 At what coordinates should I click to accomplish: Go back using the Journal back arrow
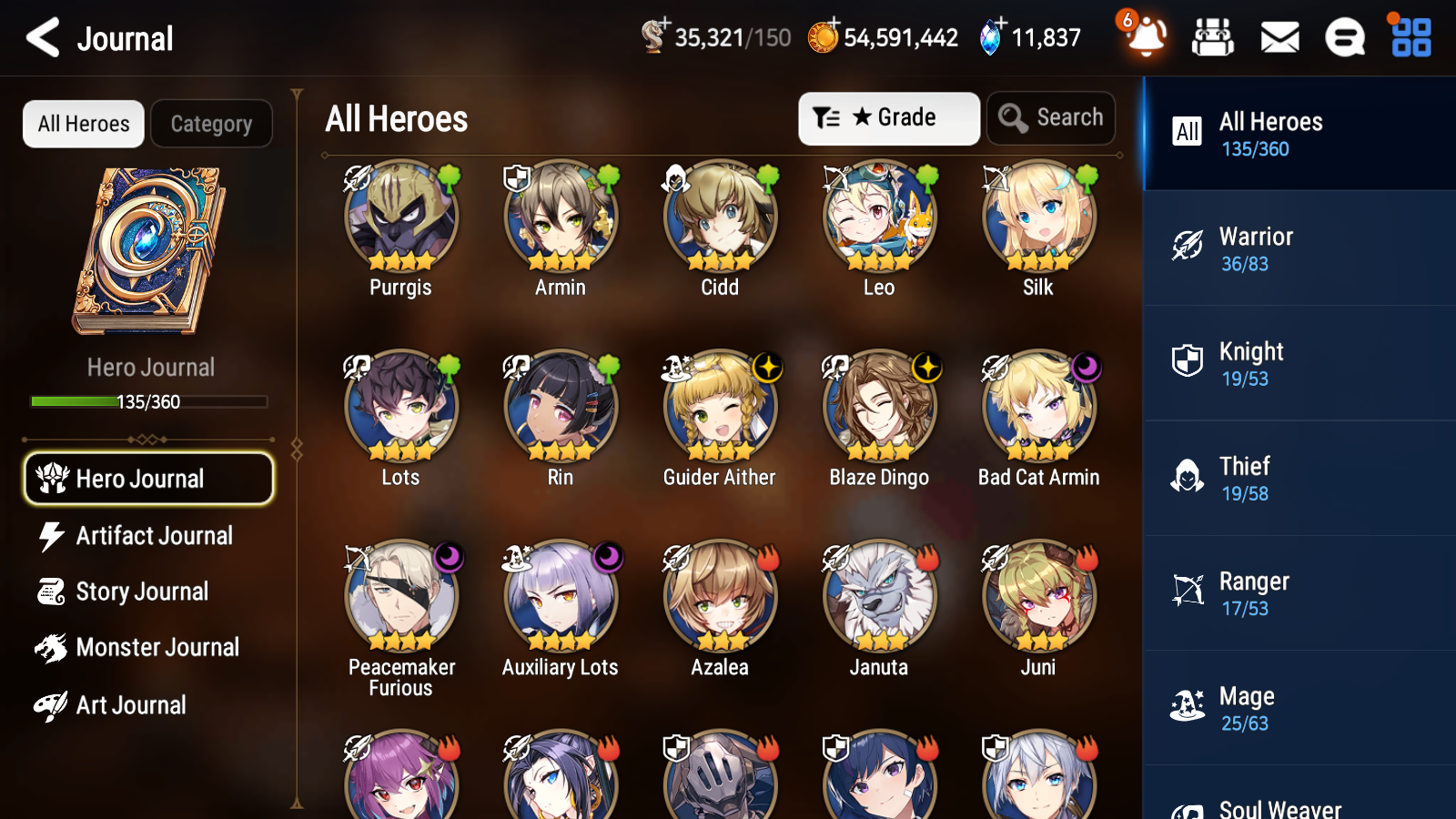(x=40, y=37)
